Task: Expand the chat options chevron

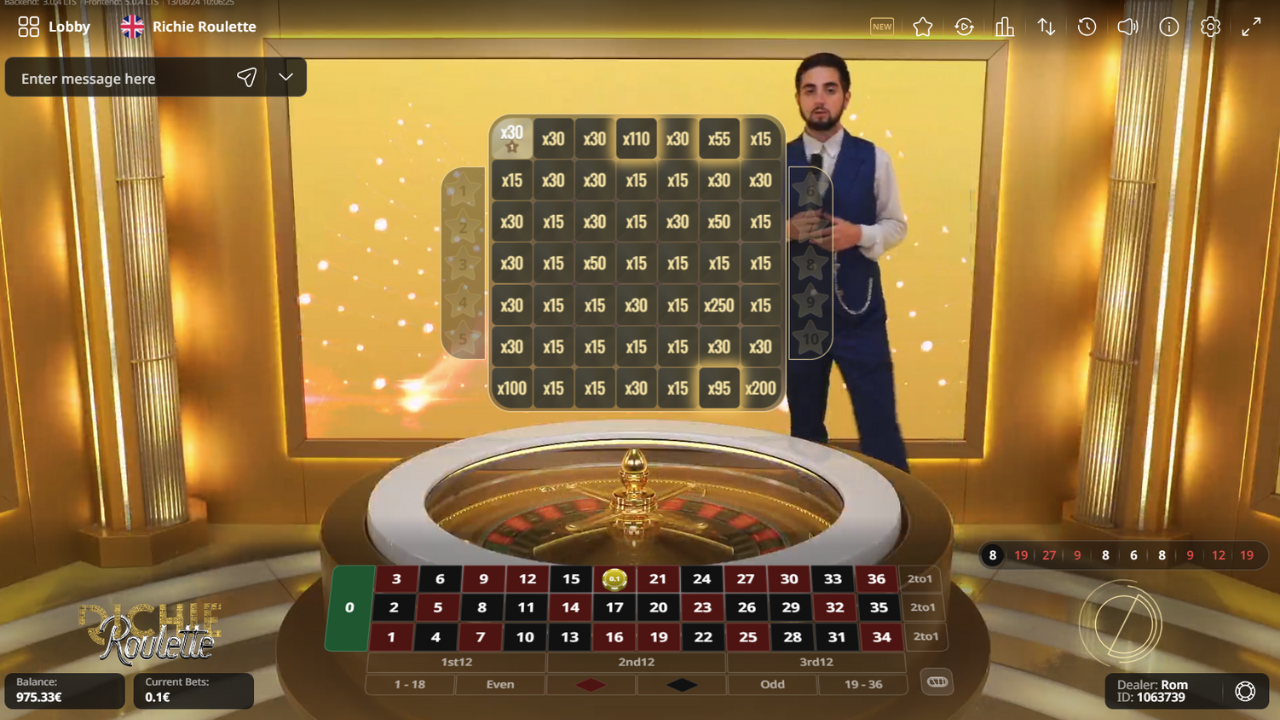Action: point(285,77)
